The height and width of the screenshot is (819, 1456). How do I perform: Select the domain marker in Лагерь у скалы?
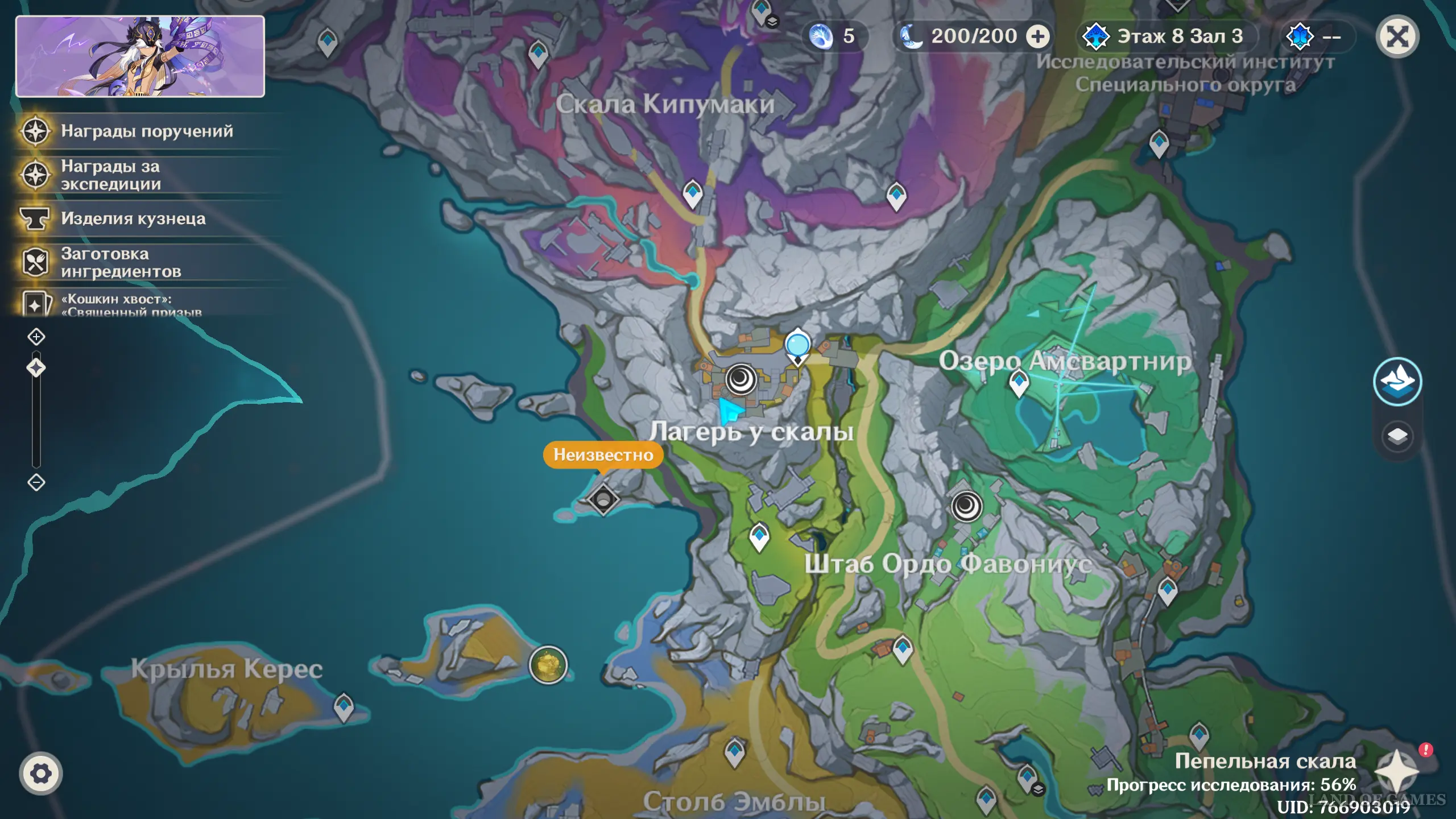741,379
